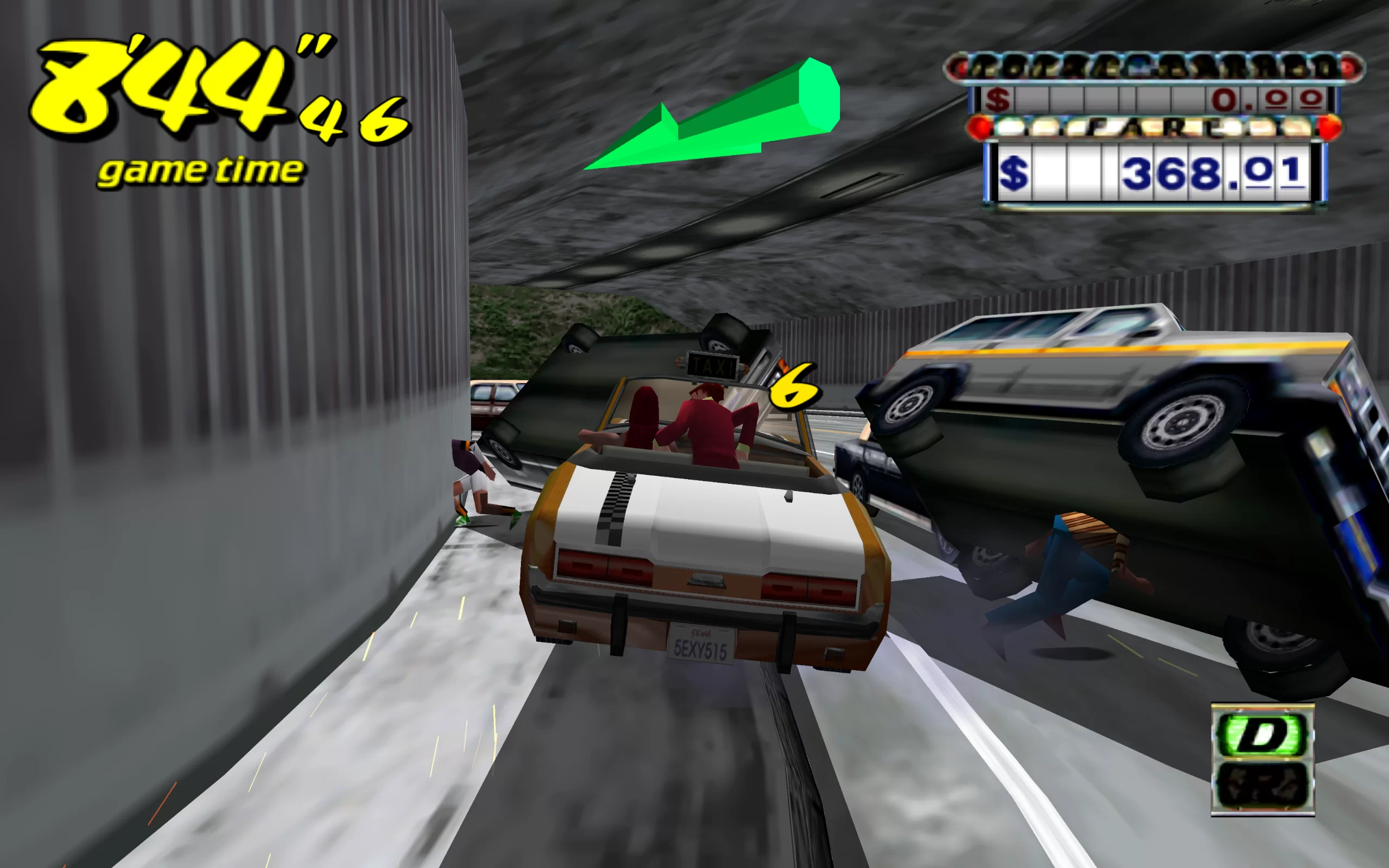
Task: Switch to the dimmed reverse gear indicator
Action: click(x=1261, y=785)
